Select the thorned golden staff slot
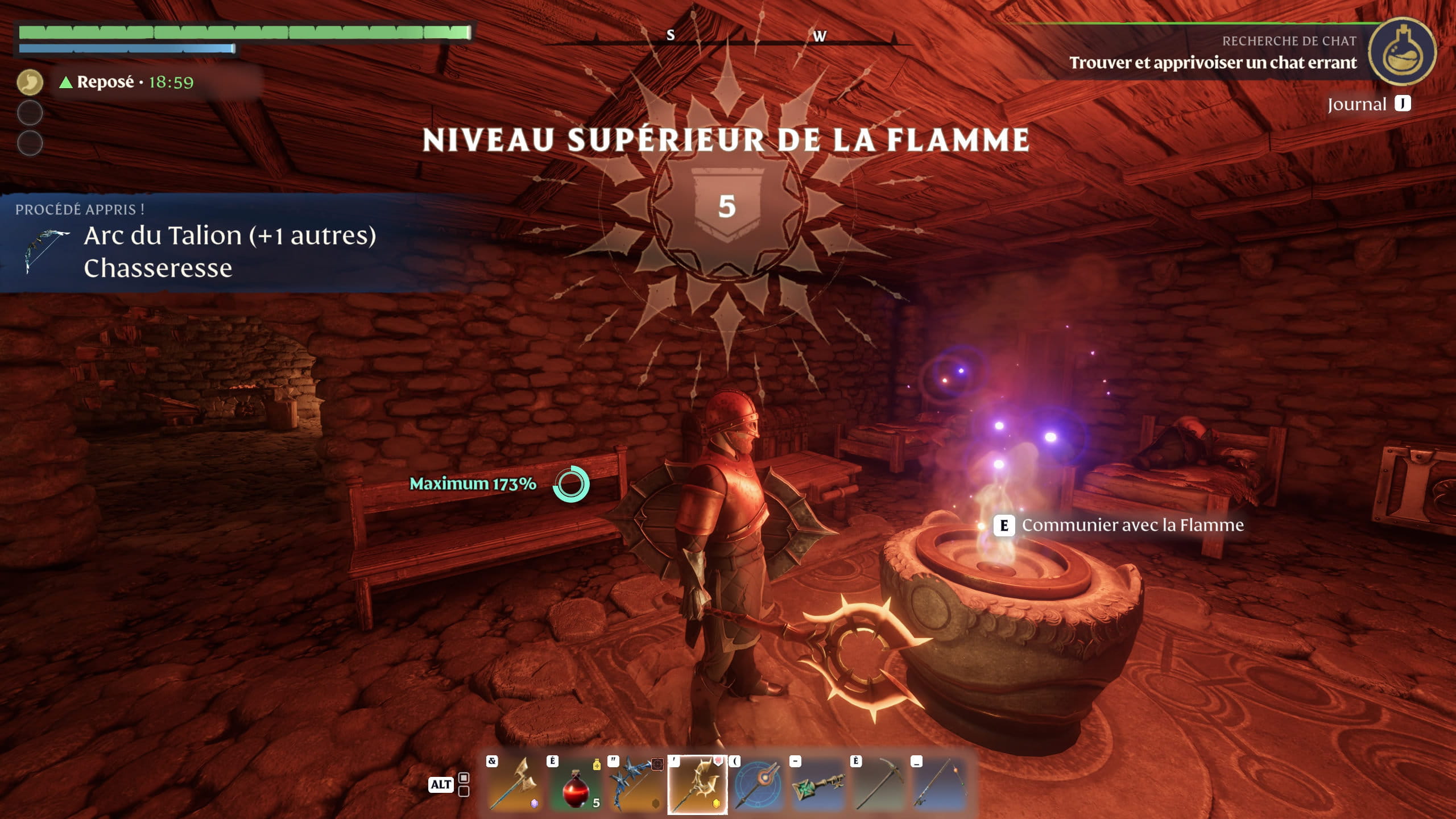Viewport: 1456px width, 819px height. click(697, 785)
